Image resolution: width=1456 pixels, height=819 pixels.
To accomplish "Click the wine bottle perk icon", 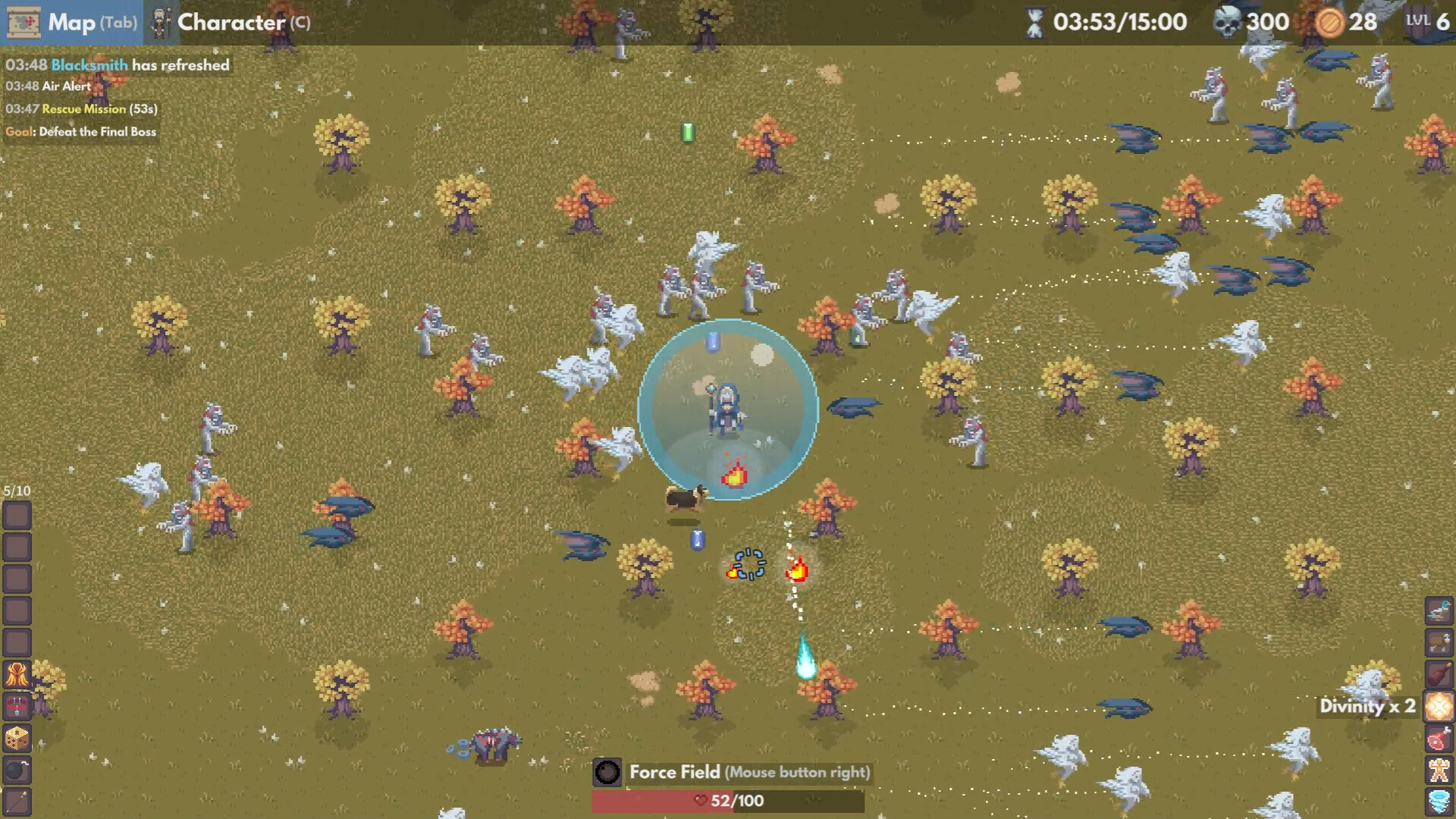I will 1439,674.
